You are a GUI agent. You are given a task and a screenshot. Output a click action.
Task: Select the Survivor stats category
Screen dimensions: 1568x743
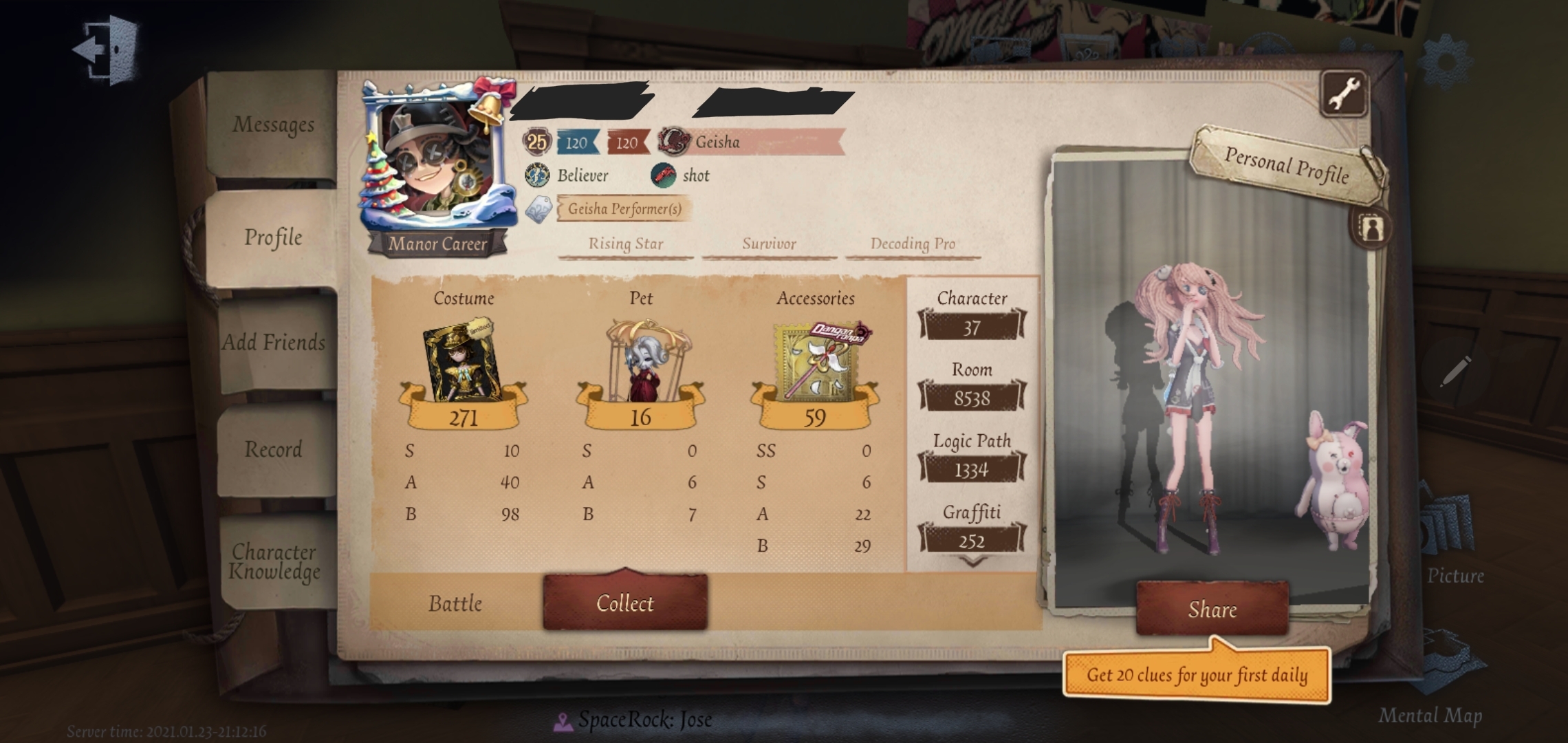tap(768, 244)
